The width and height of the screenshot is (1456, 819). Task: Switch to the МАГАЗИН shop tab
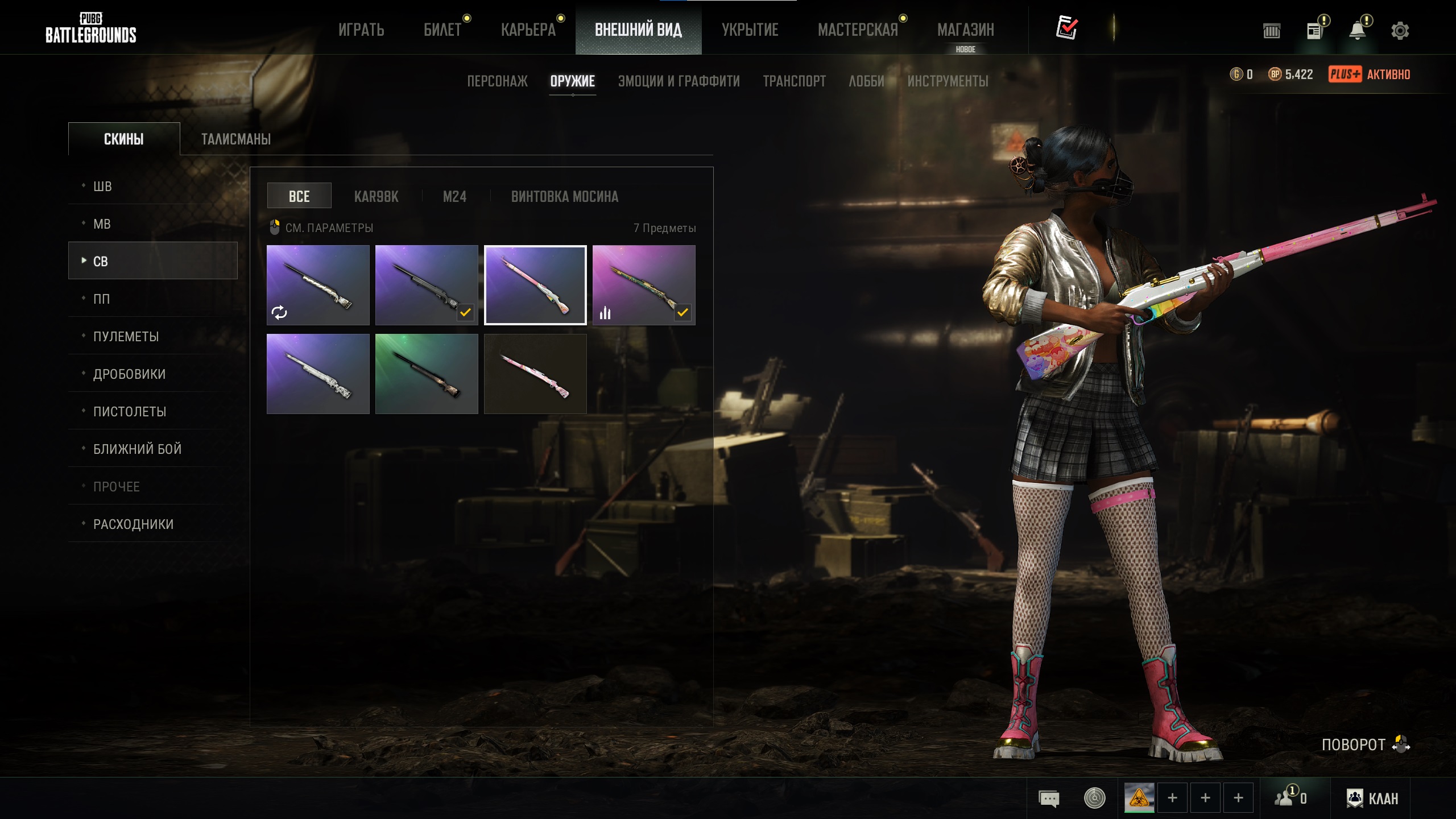pyautogui.click(x=965, y=30)
